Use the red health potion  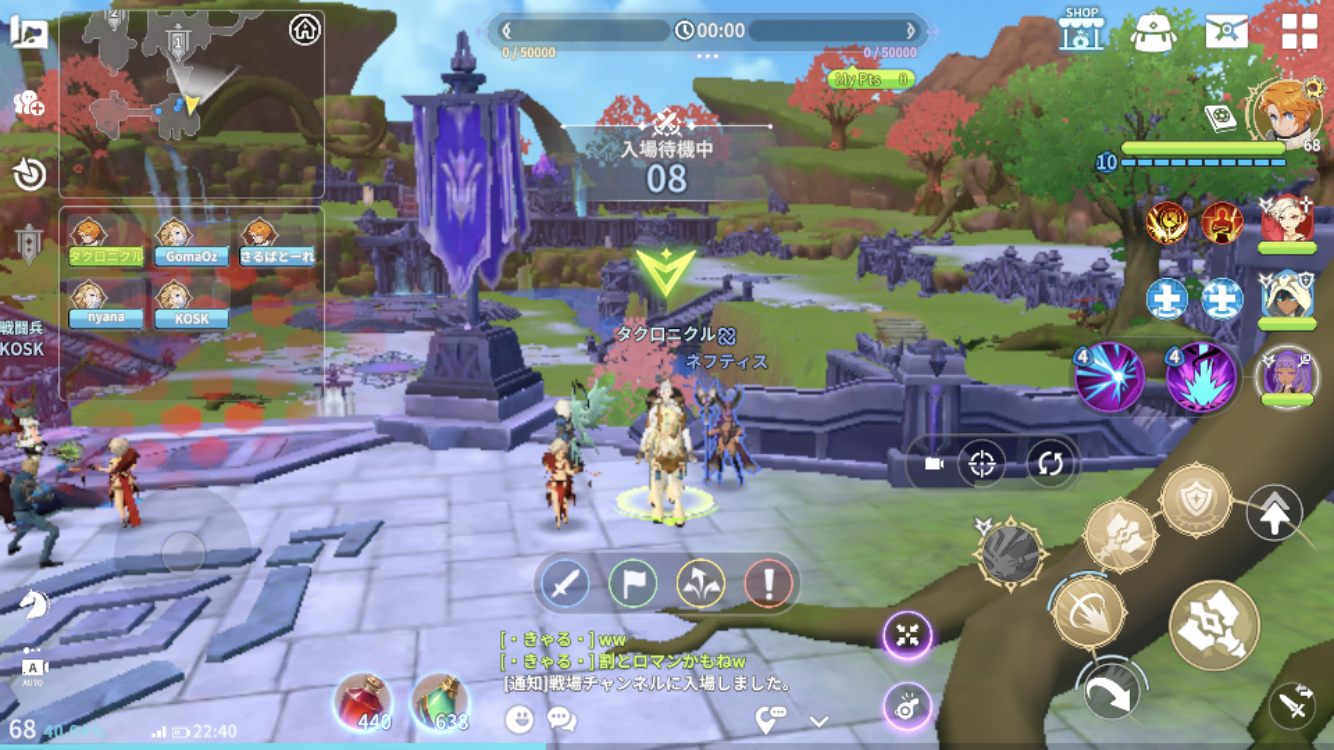363,701
